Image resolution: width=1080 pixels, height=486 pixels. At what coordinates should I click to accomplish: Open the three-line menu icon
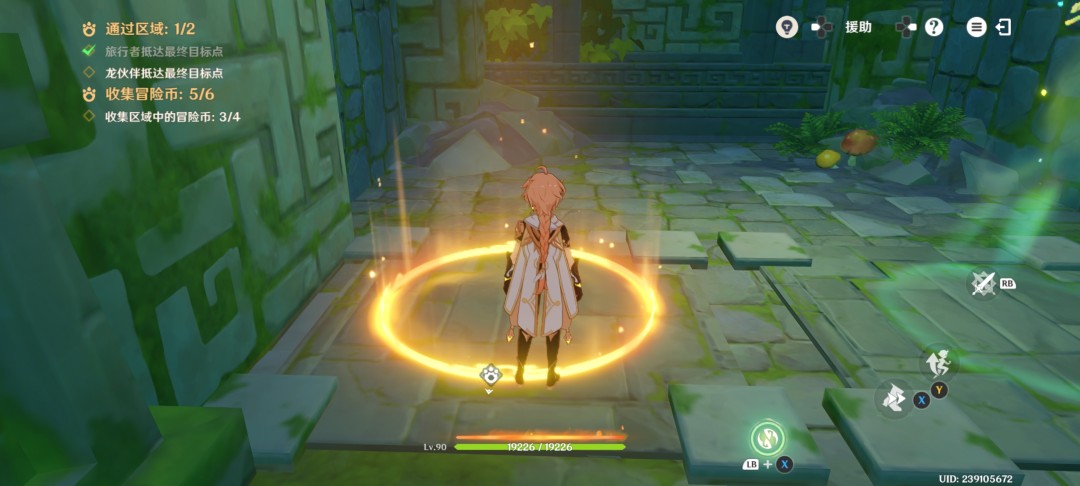[976, 27]
